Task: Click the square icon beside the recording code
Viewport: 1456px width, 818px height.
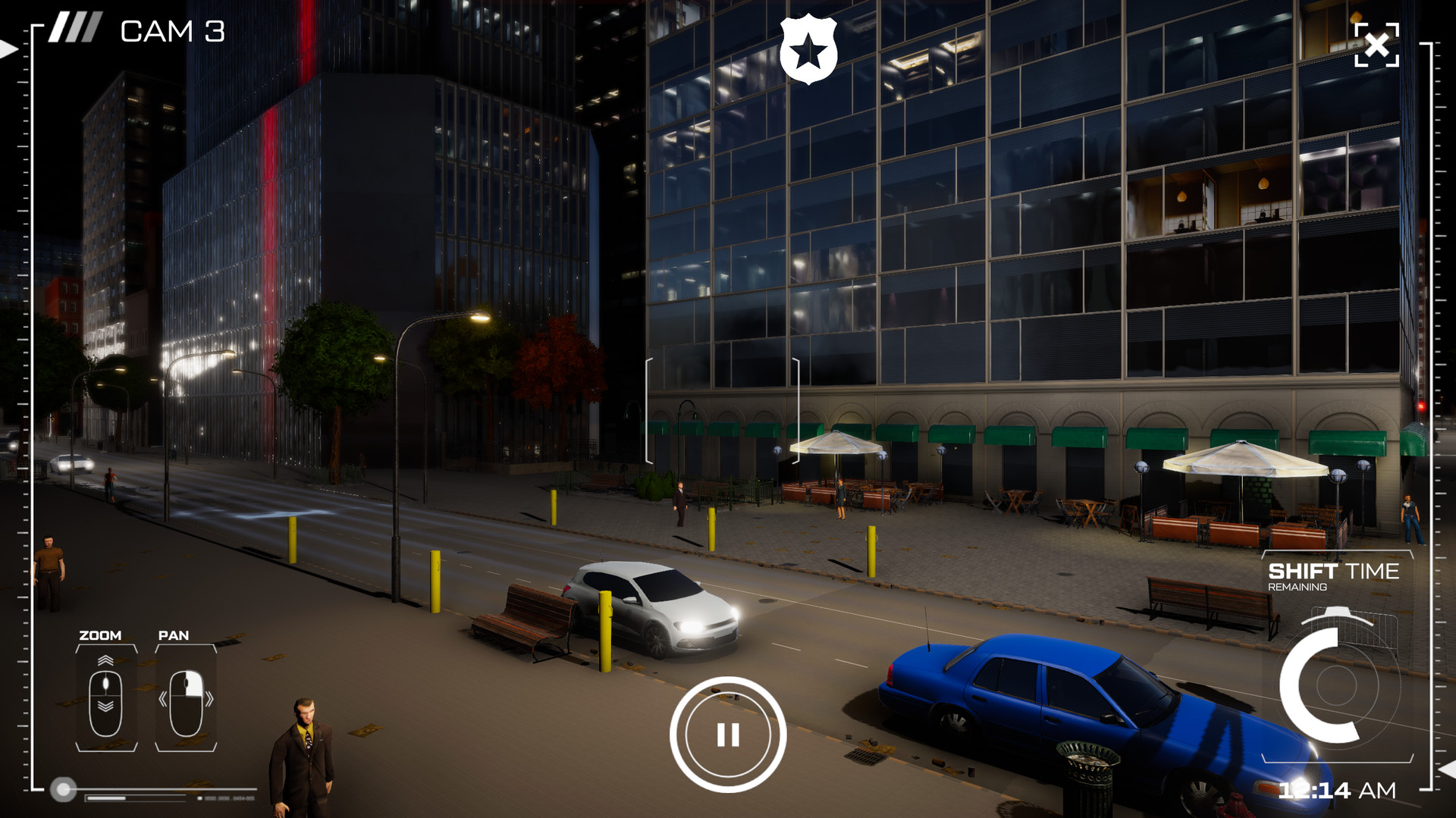Action: 199,797
